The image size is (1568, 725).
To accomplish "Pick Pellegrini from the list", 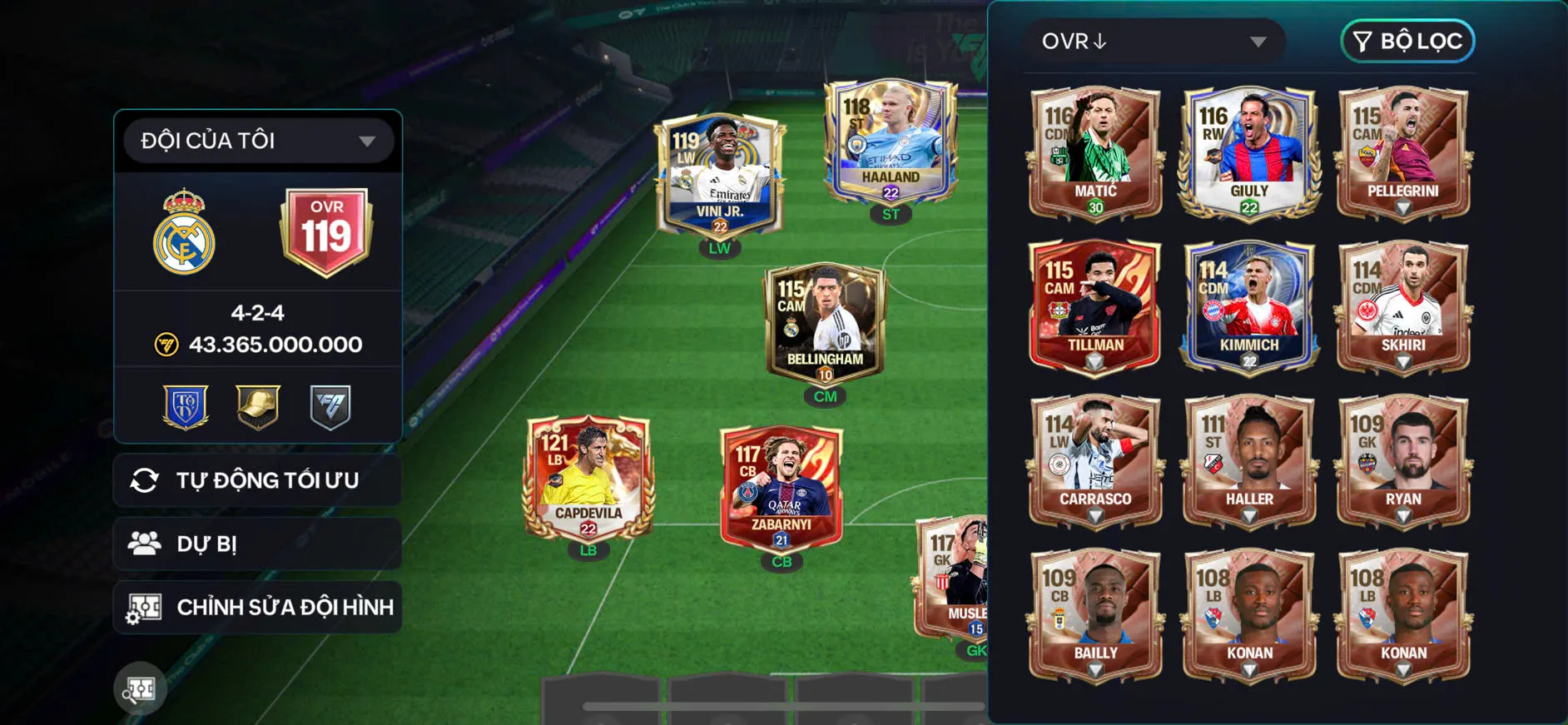I will (1403, 153).
